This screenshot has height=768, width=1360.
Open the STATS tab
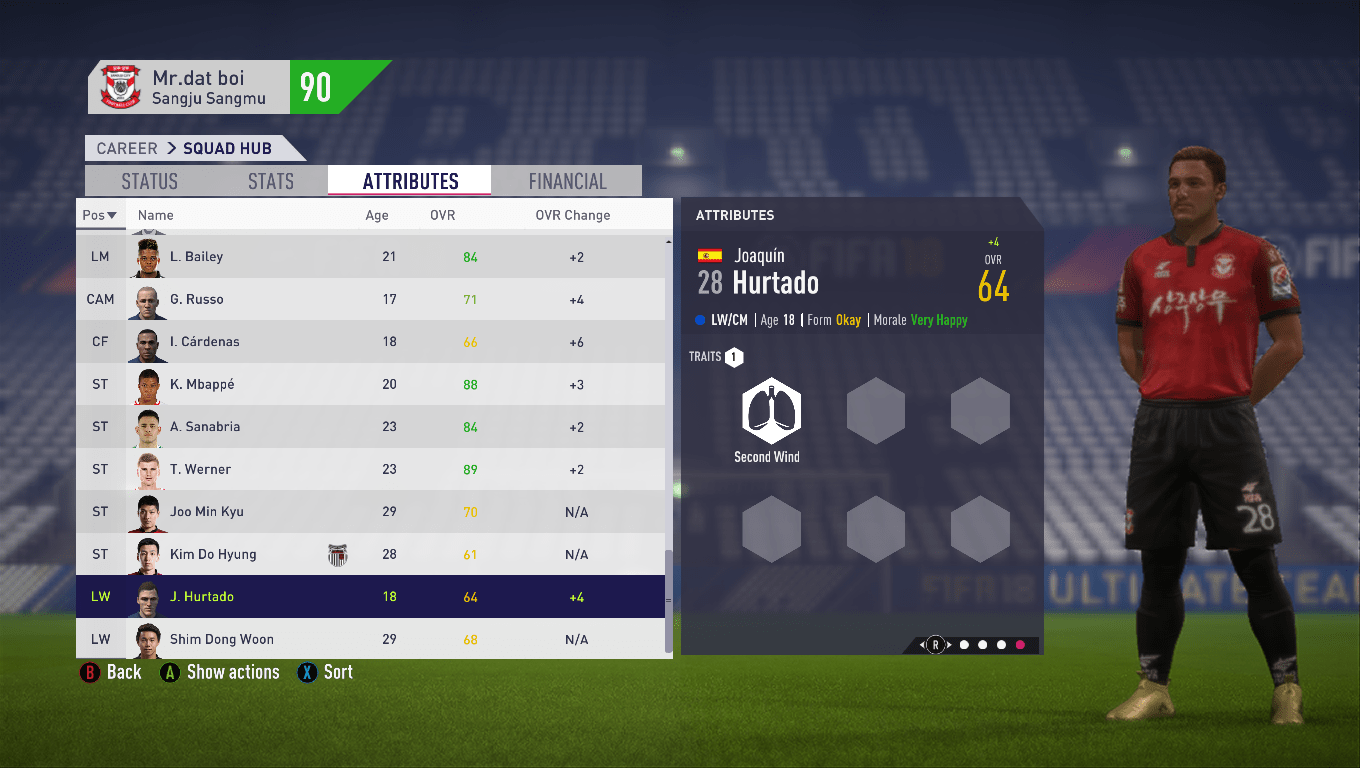(270, 181)
